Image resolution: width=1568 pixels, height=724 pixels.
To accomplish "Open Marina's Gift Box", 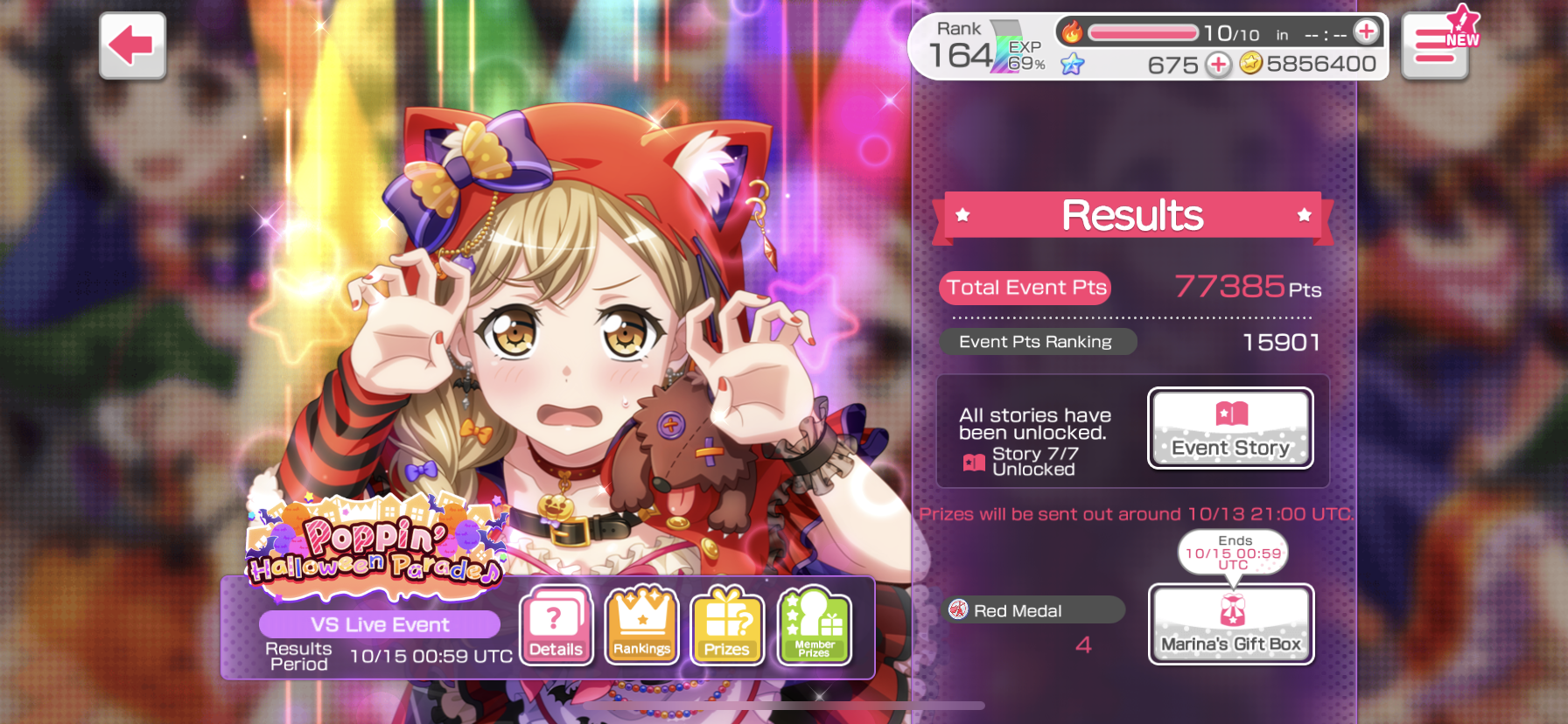I will click(1230, 623).
